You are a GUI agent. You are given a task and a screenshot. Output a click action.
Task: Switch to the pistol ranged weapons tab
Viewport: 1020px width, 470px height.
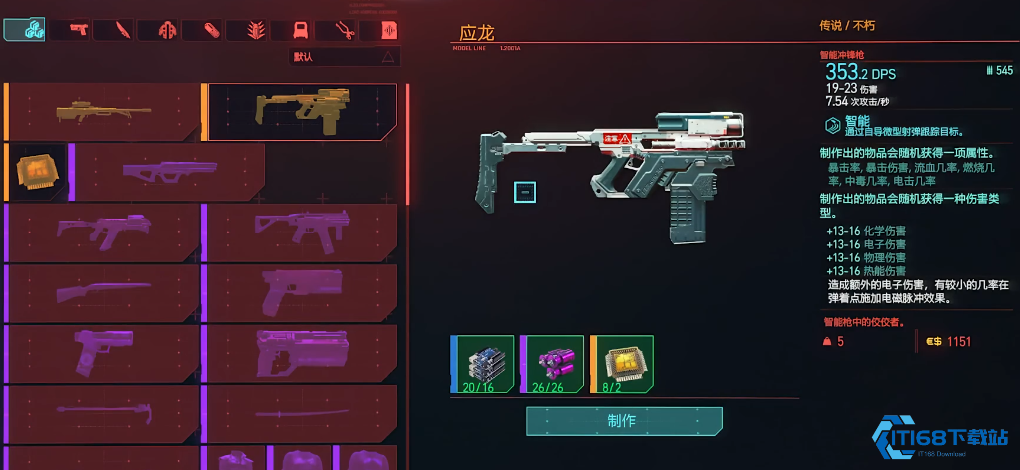[76, 30]
